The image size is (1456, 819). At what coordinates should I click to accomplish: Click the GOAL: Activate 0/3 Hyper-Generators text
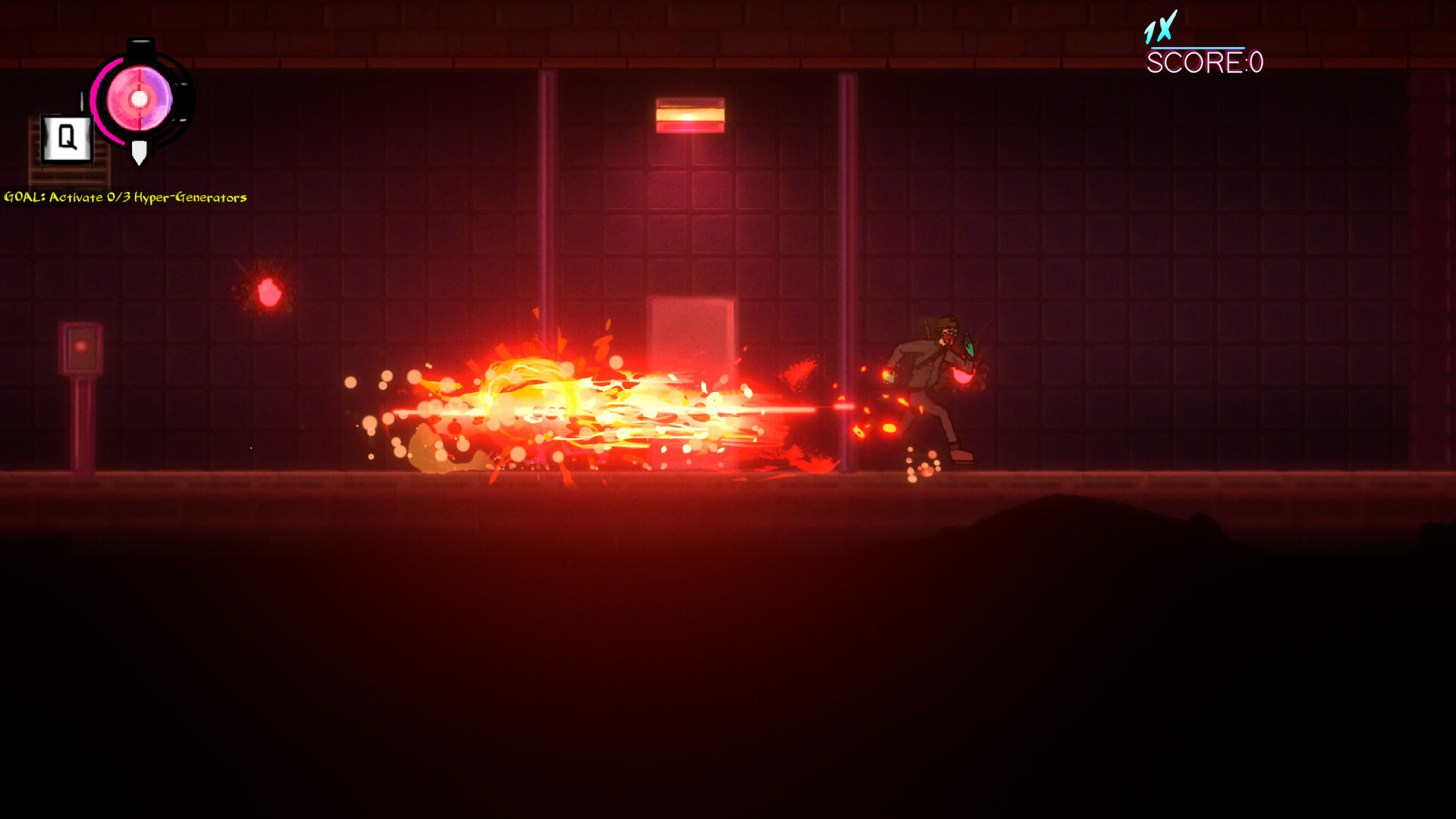(x=125, y=197)
